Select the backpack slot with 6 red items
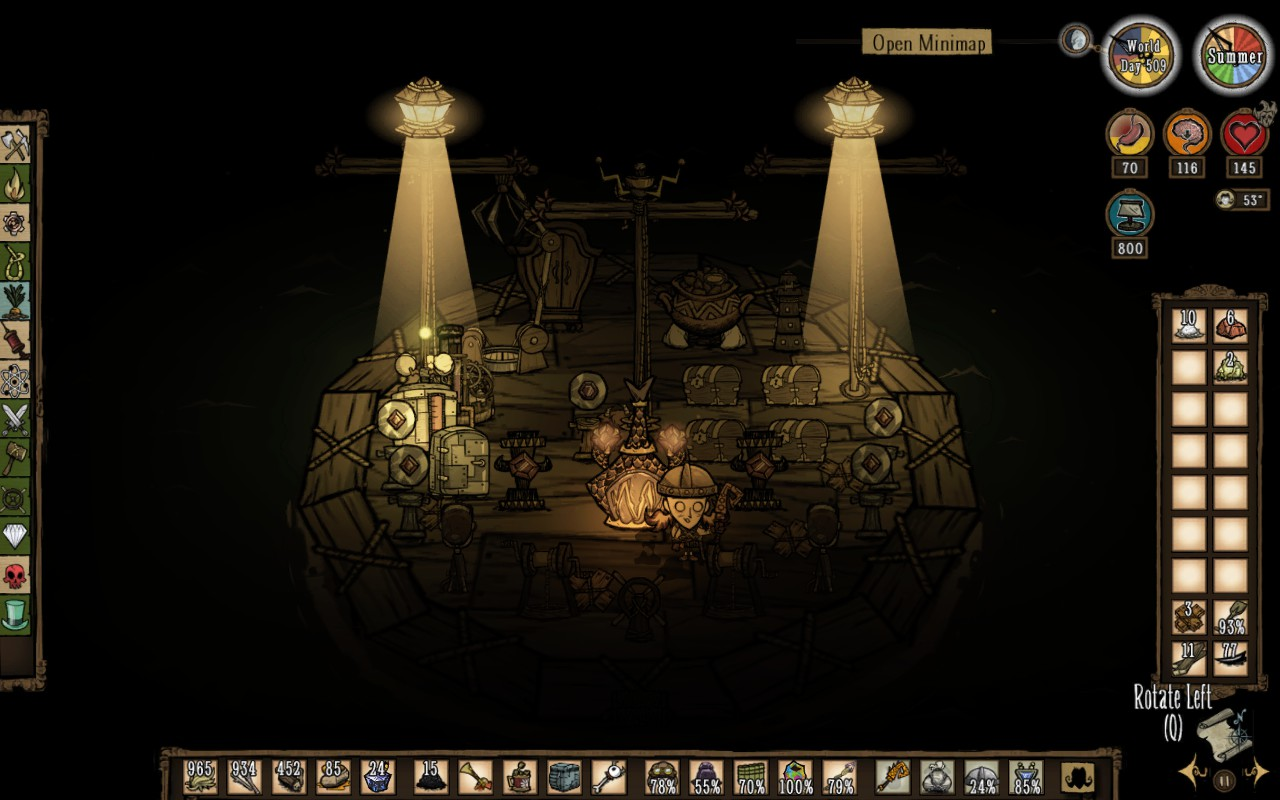 1231,326
